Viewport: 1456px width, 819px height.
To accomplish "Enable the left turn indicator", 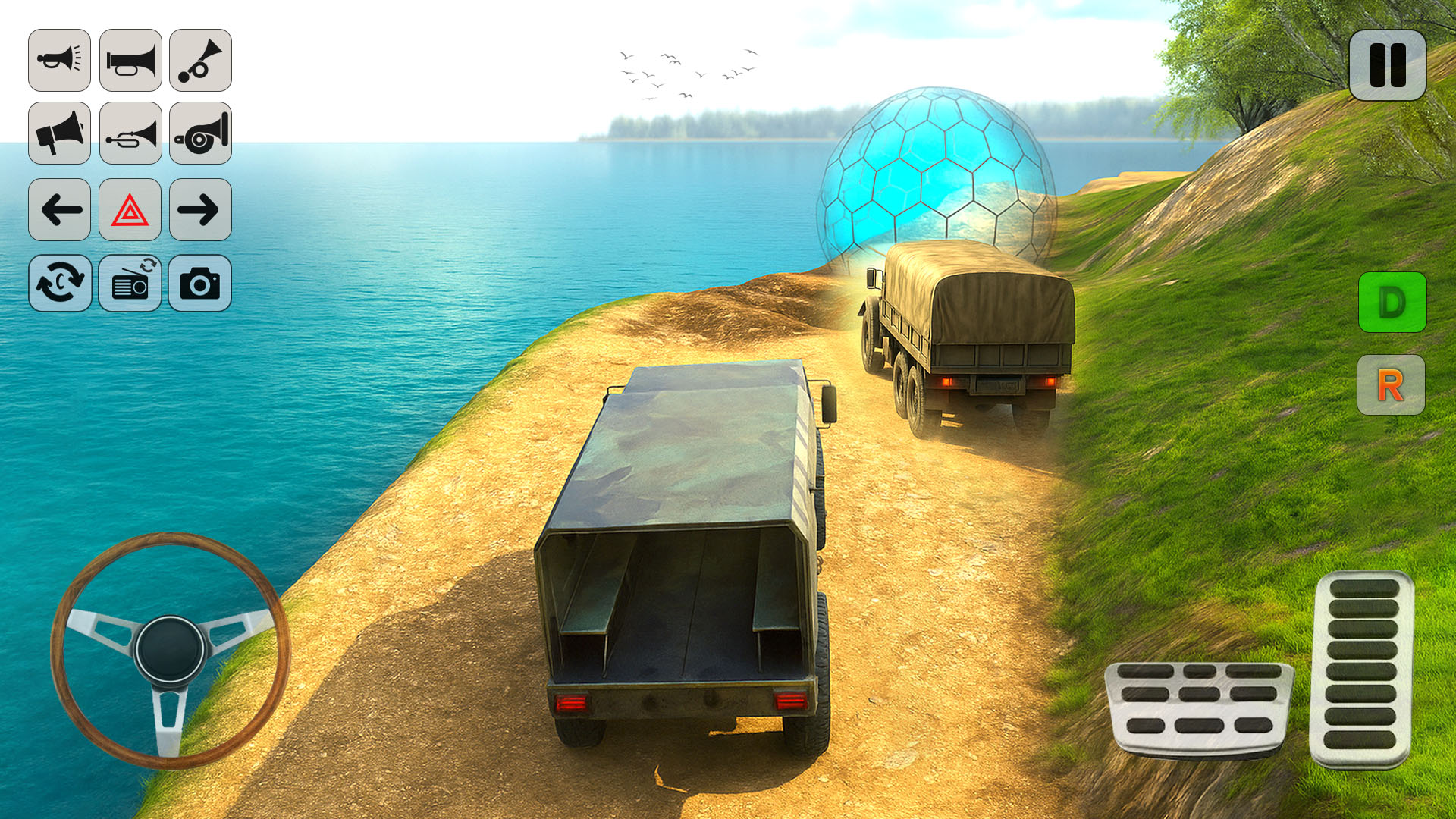I will click(59, 211).
